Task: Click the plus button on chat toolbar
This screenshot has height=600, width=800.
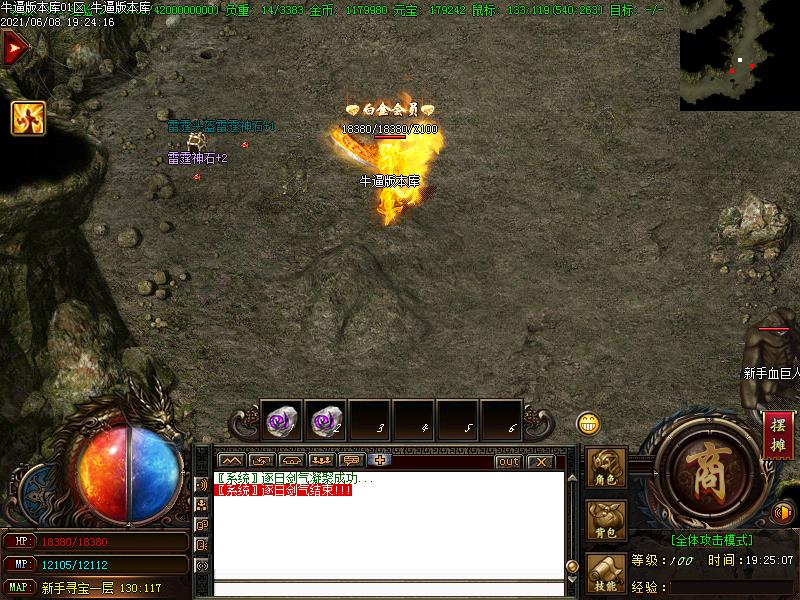Action: point(379,461)
